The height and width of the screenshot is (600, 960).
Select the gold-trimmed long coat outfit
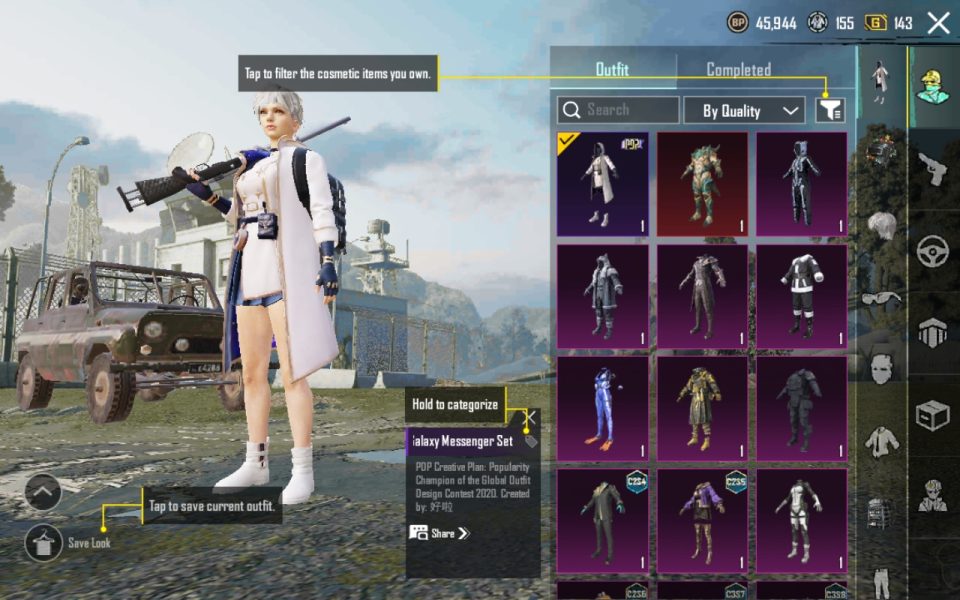tap(702, 408)
